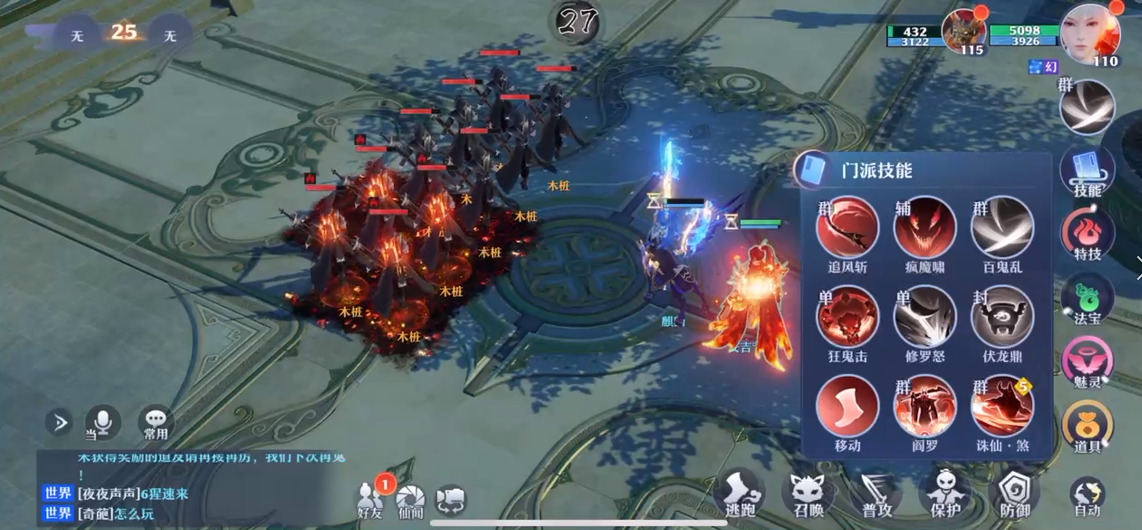Open the 召唤 summon menu

pos(807,494)
